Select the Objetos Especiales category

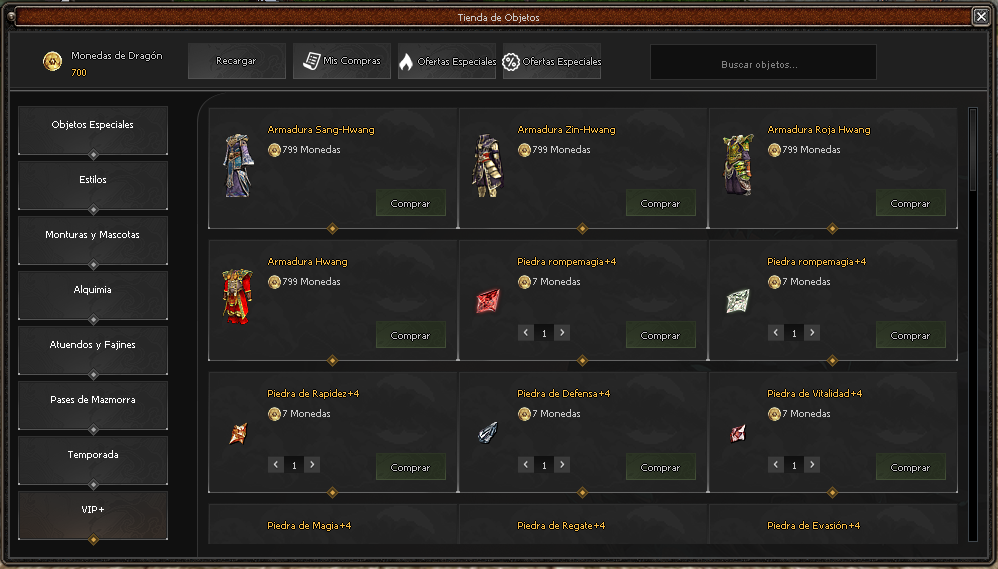(x=93, y=126)
